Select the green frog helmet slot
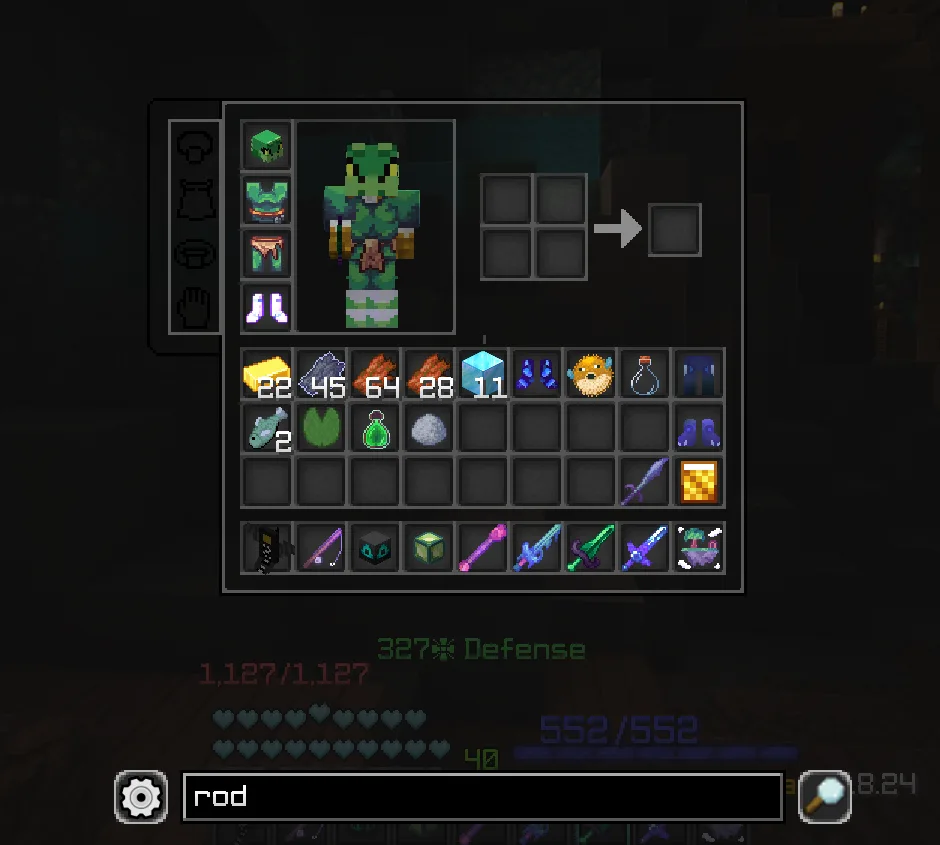The width and height of the screenshot is (940, 845). [x=266, y=146]
